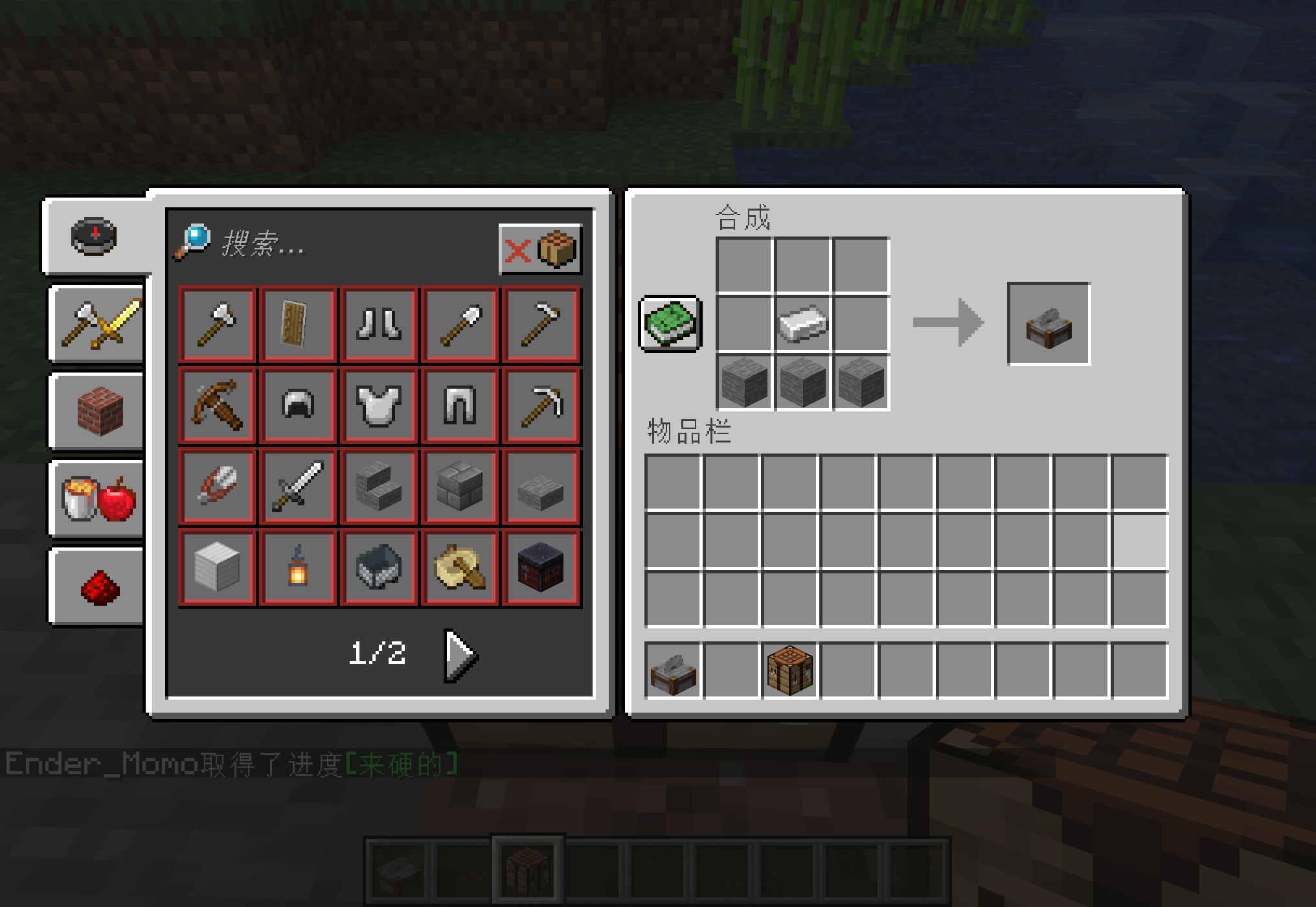
Task: Switch to the redstone recipes tab
Action: (x=97, y=586)
